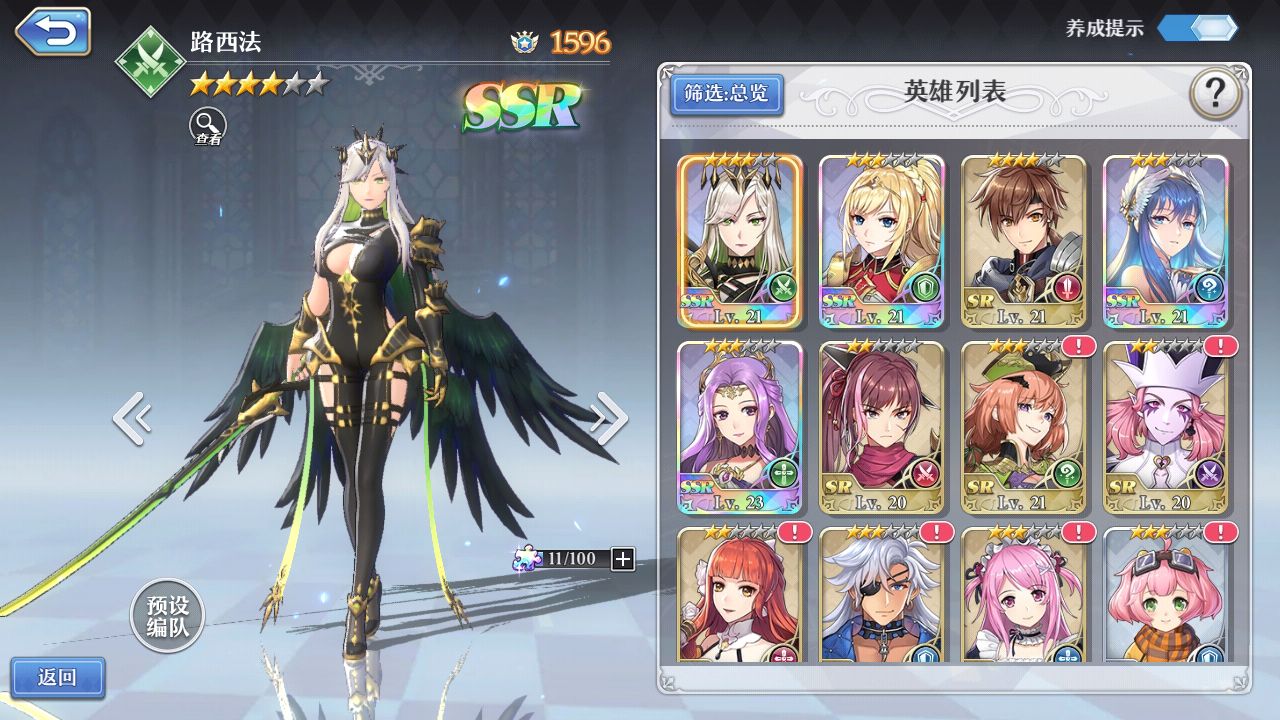This screenshot has width=1280, height=720.
Task: Tap the puzzle piece icon near 11/100
Action: click(x=527, y=559)
